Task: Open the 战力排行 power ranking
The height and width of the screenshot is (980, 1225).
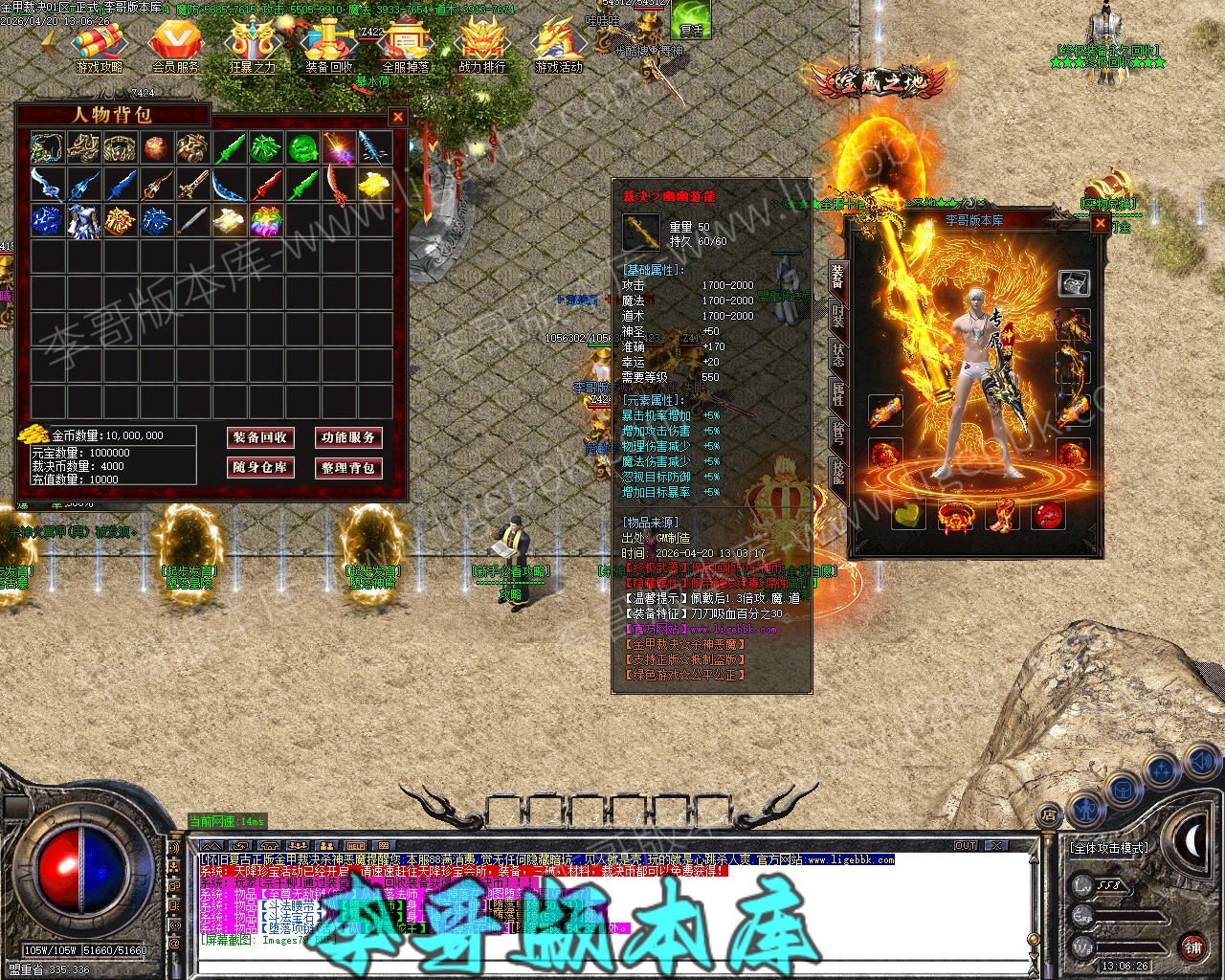Action: click(x=481, y=46)
